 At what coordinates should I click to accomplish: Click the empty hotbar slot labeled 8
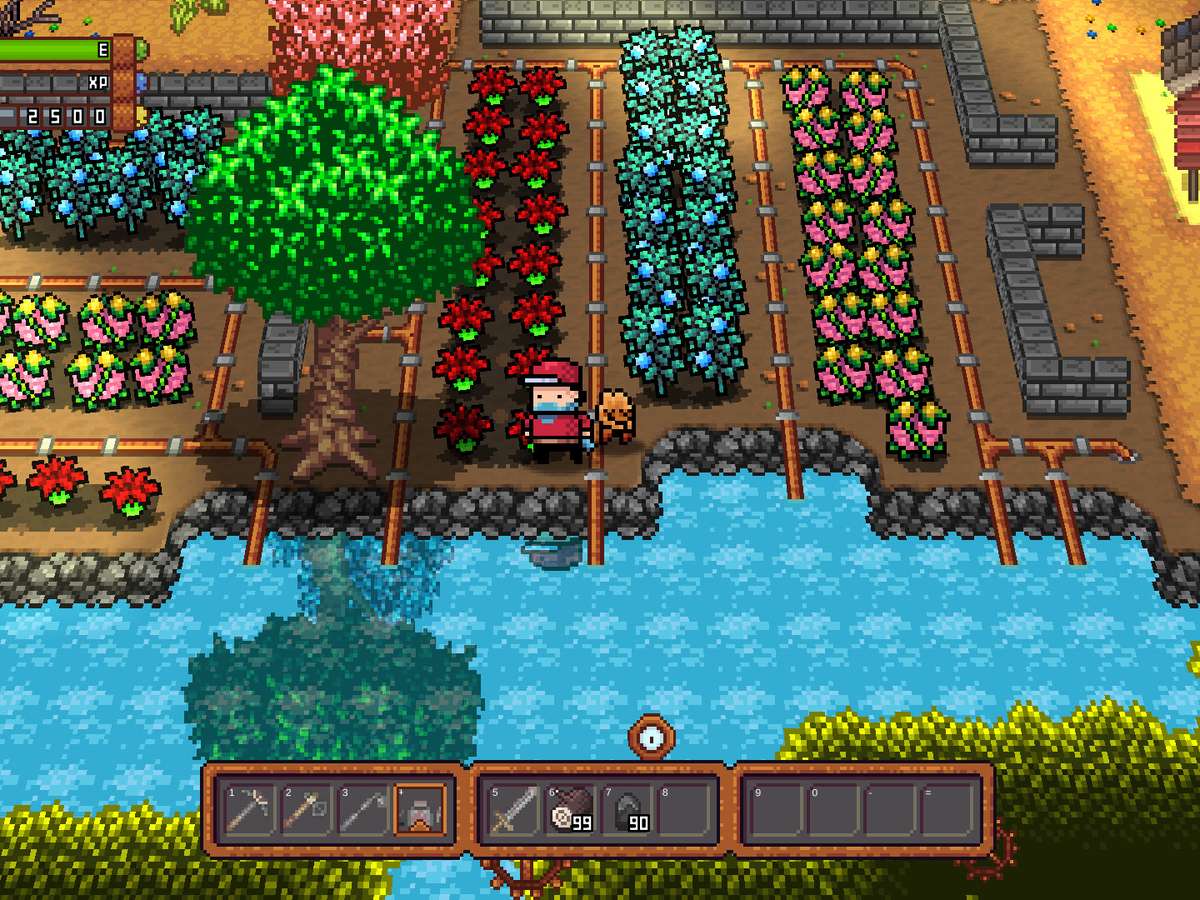tap(685, 809)
